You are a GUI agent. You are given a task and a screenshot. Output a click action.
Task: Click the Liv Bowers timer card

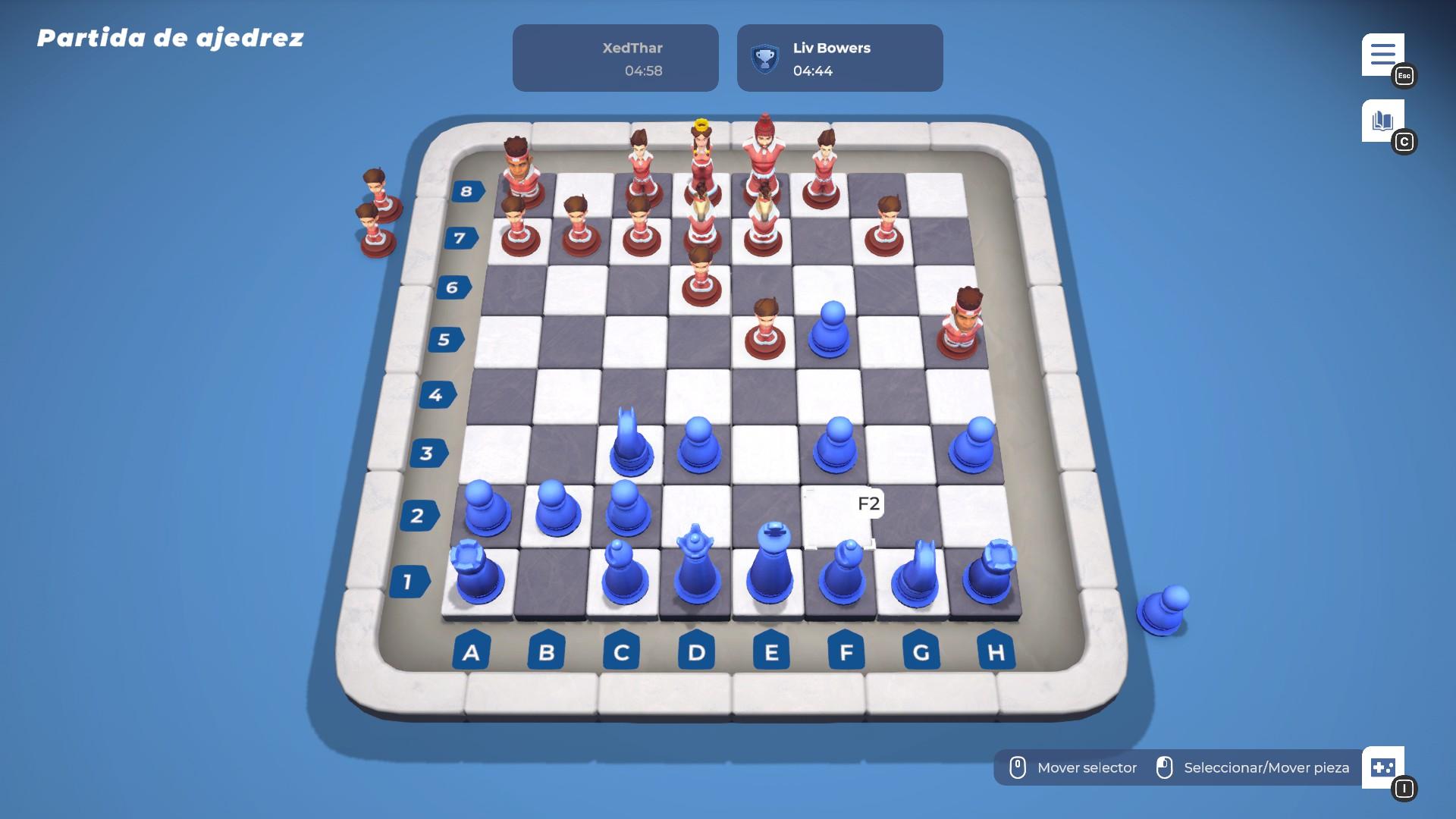(839, 58)
